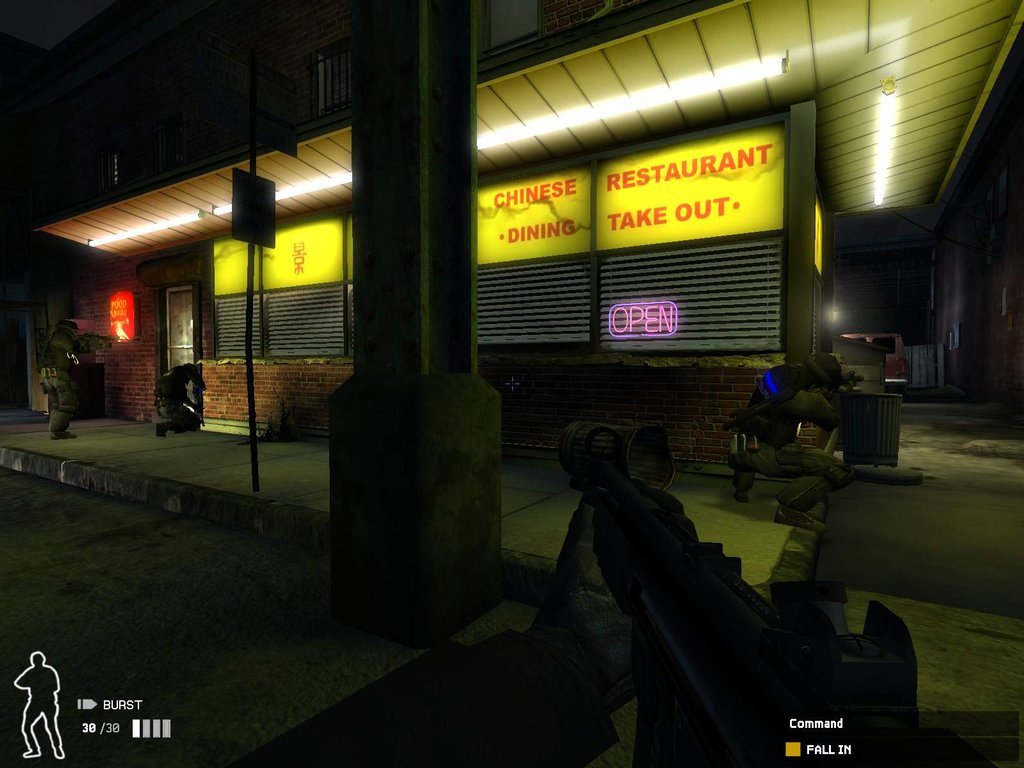Image resolution: width=1024 pixels, height=768 pixels.
Task: Select the FALL IN command
Action: point(829,749)
